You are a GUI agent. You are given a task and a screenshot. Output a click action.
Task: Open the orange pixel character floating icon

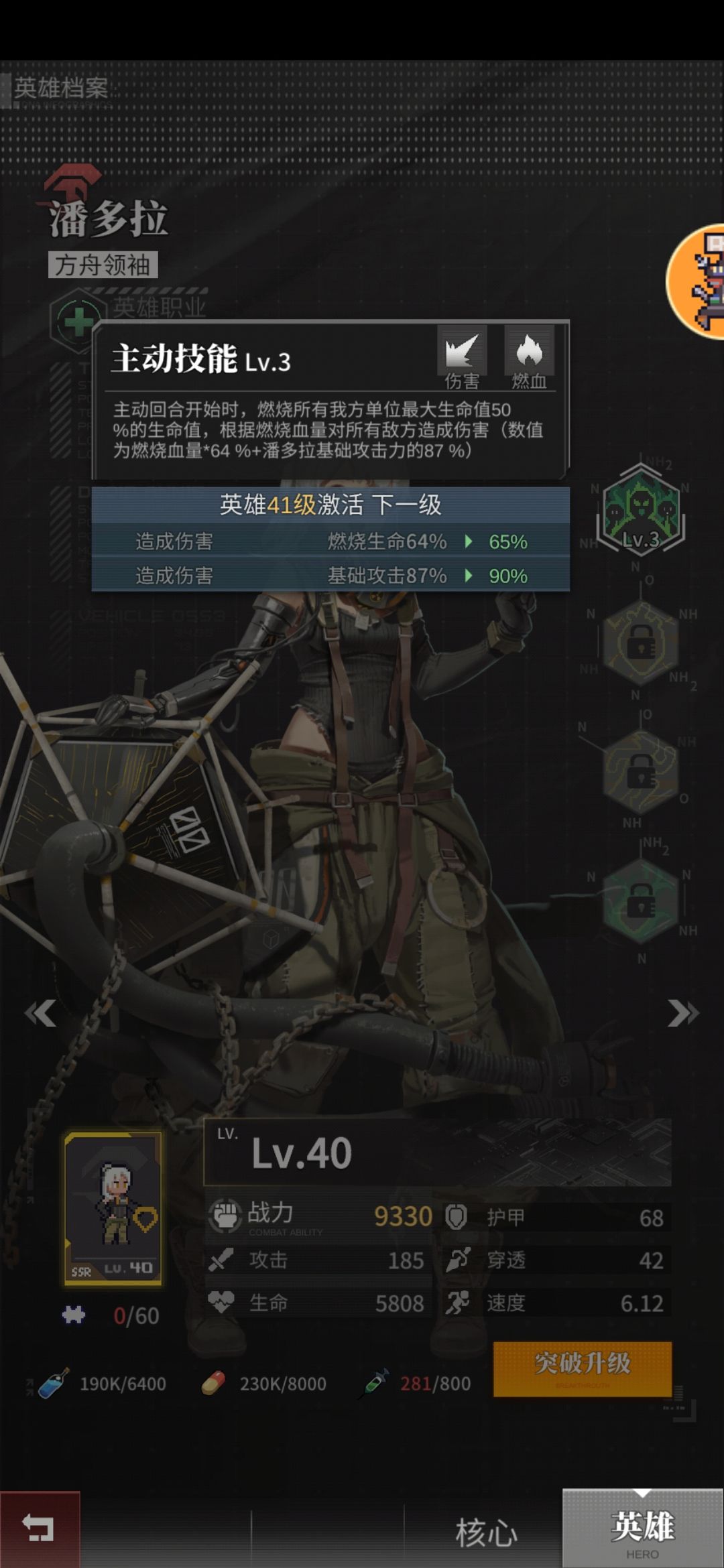(701, 281)
